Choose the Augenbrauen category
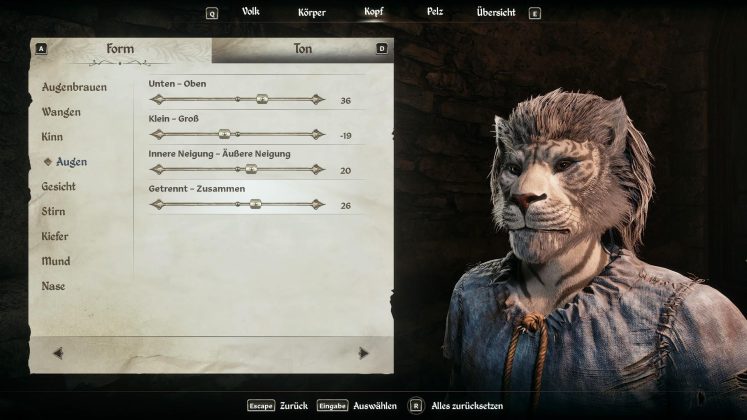The width and height of the screenshot is (747, 420). (x=74, y=87)
